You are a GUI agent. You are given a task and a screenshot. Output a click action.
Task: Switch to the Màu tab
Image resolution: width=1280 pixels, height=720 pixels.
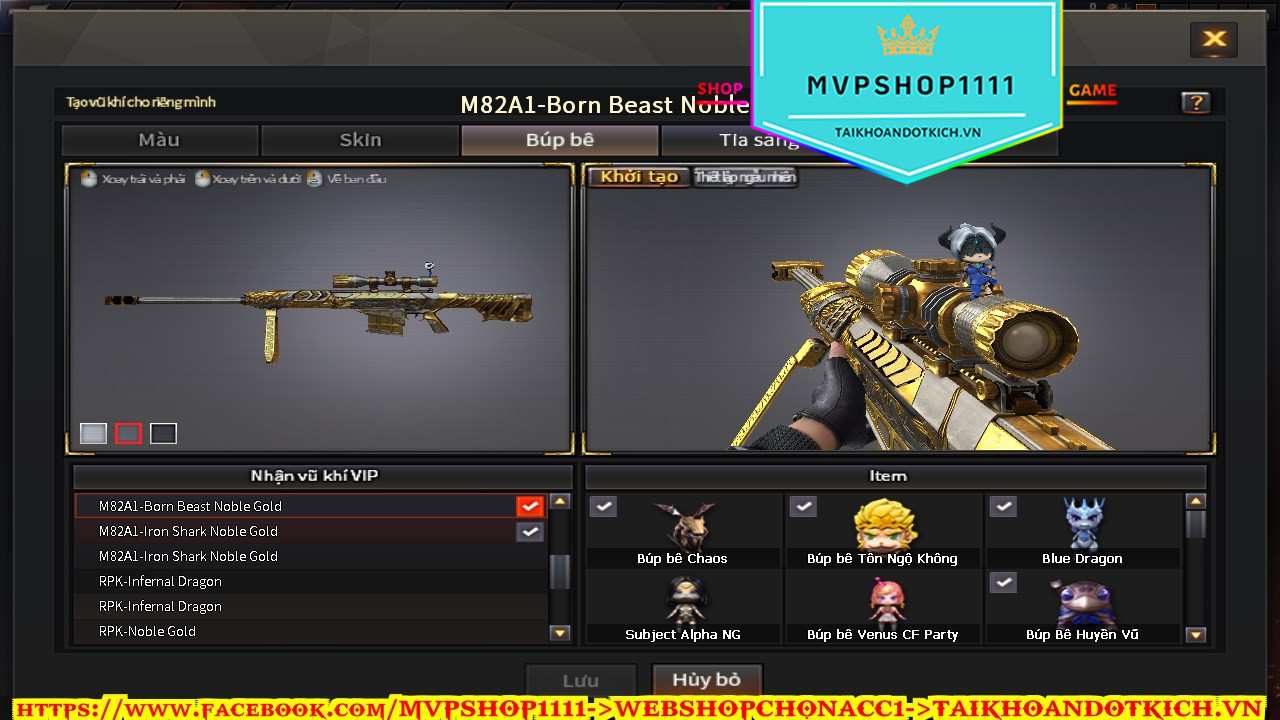[160, 140]
